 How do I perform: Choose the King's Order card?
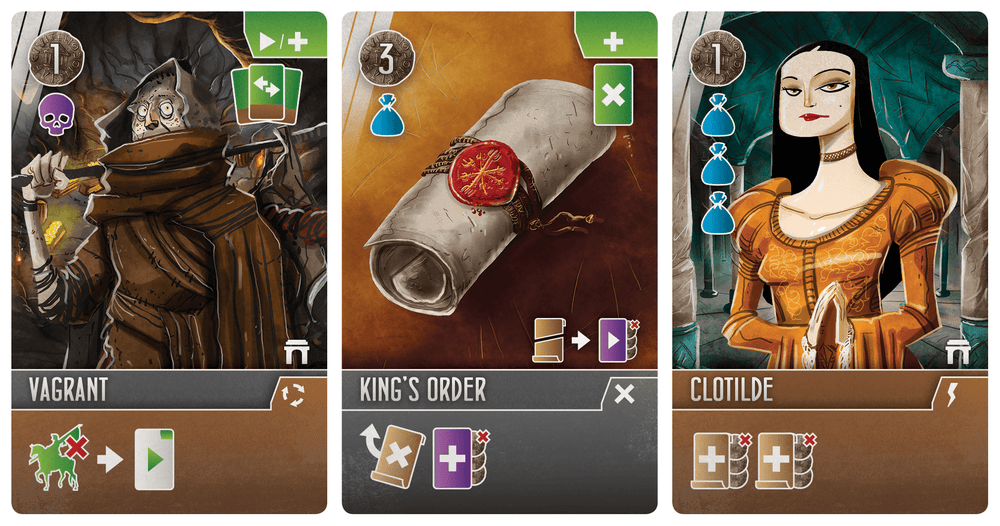(x=499, y=262)
